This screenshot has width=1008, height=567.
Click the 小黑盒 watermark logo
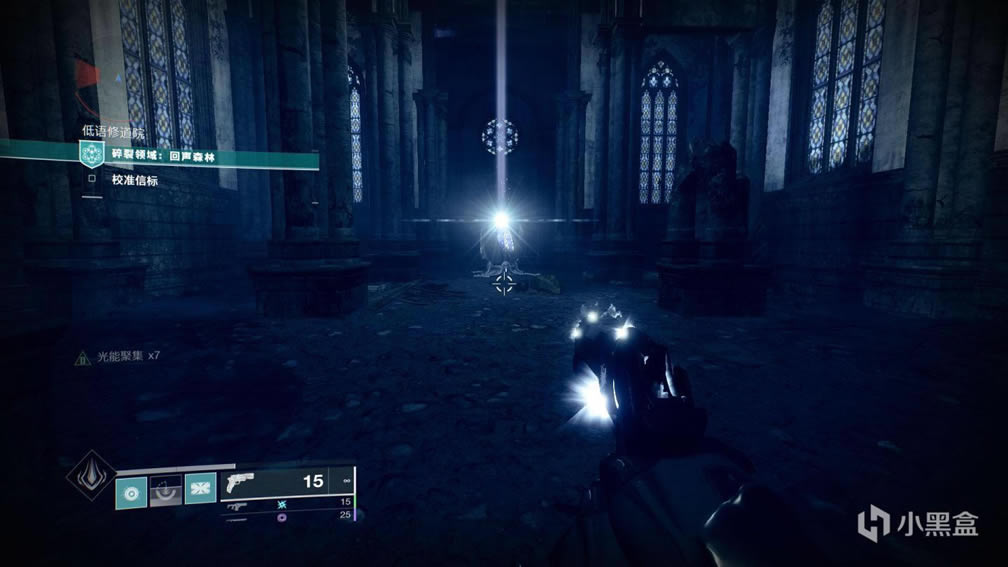pos(918,522)
